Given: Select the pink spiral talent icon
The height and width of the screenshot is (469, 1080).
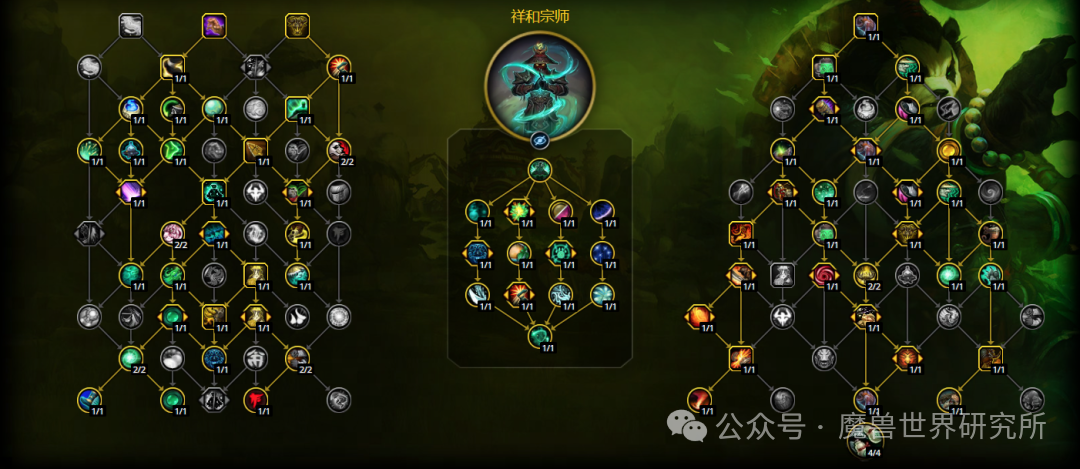Looking at the screenshot, I should pos(824,274).
